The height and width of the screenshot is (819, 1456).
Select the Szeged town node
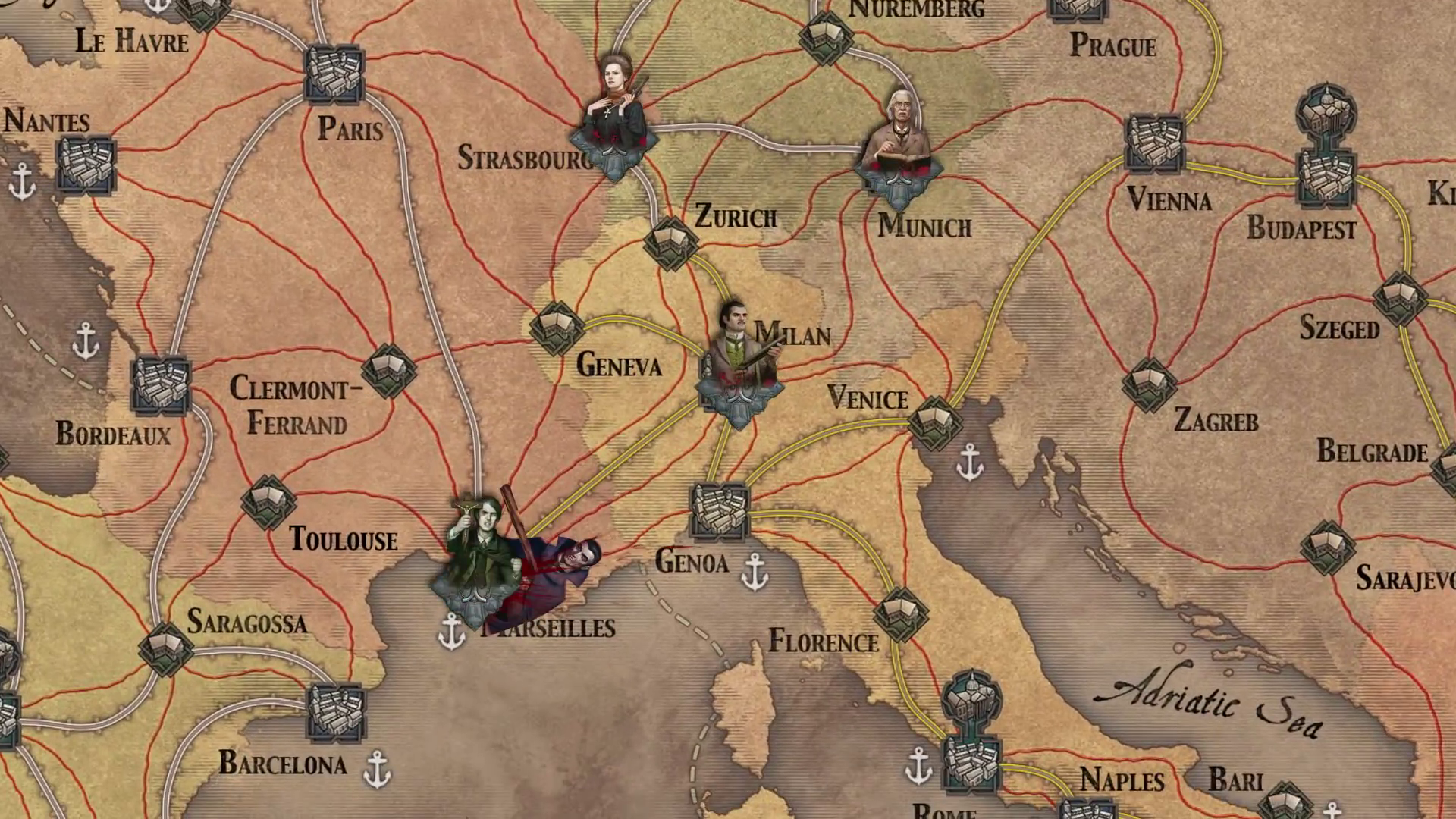pos(1399,299)
